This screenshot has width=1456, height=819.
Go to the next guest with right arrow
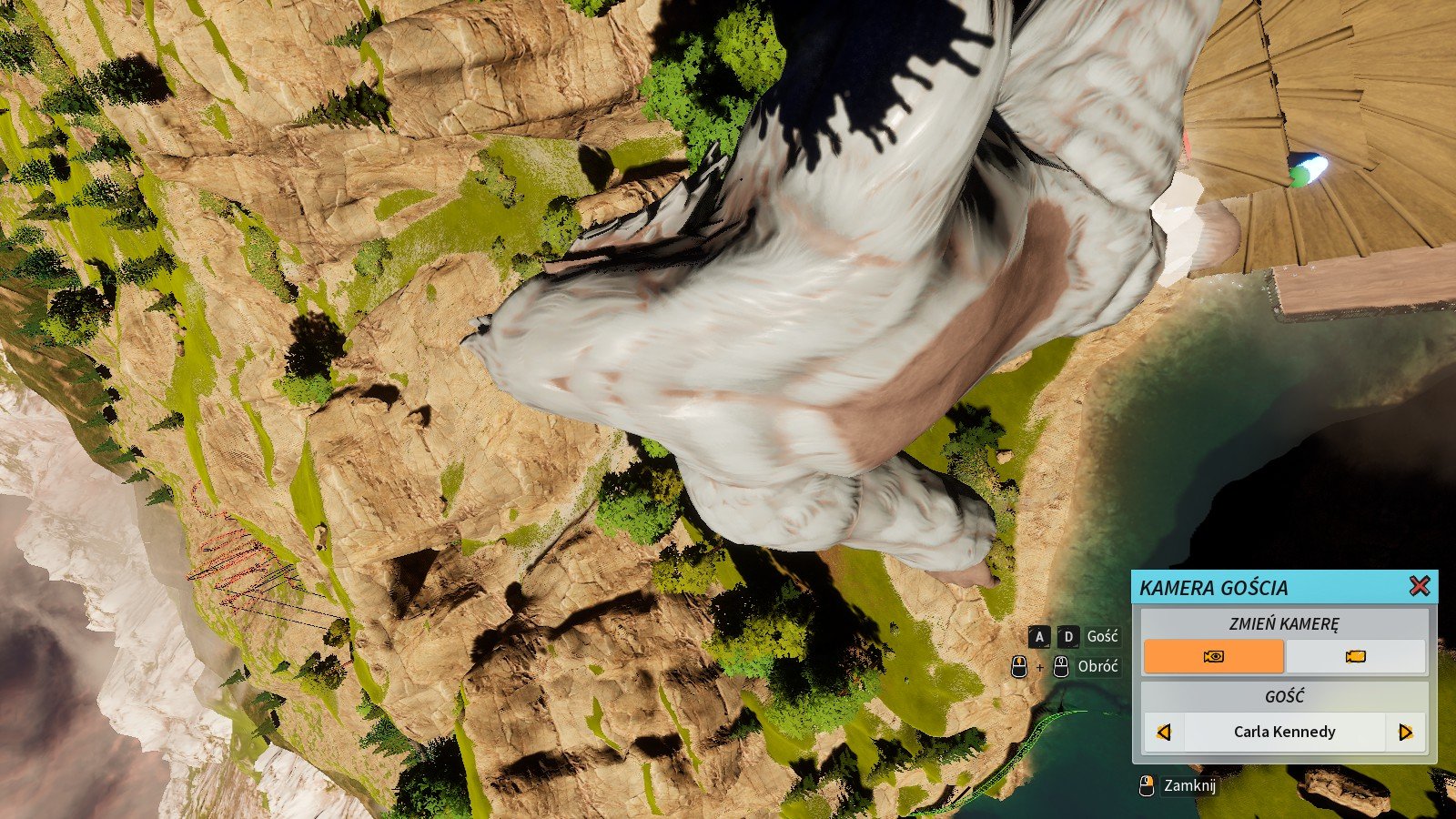point(1405,732)
